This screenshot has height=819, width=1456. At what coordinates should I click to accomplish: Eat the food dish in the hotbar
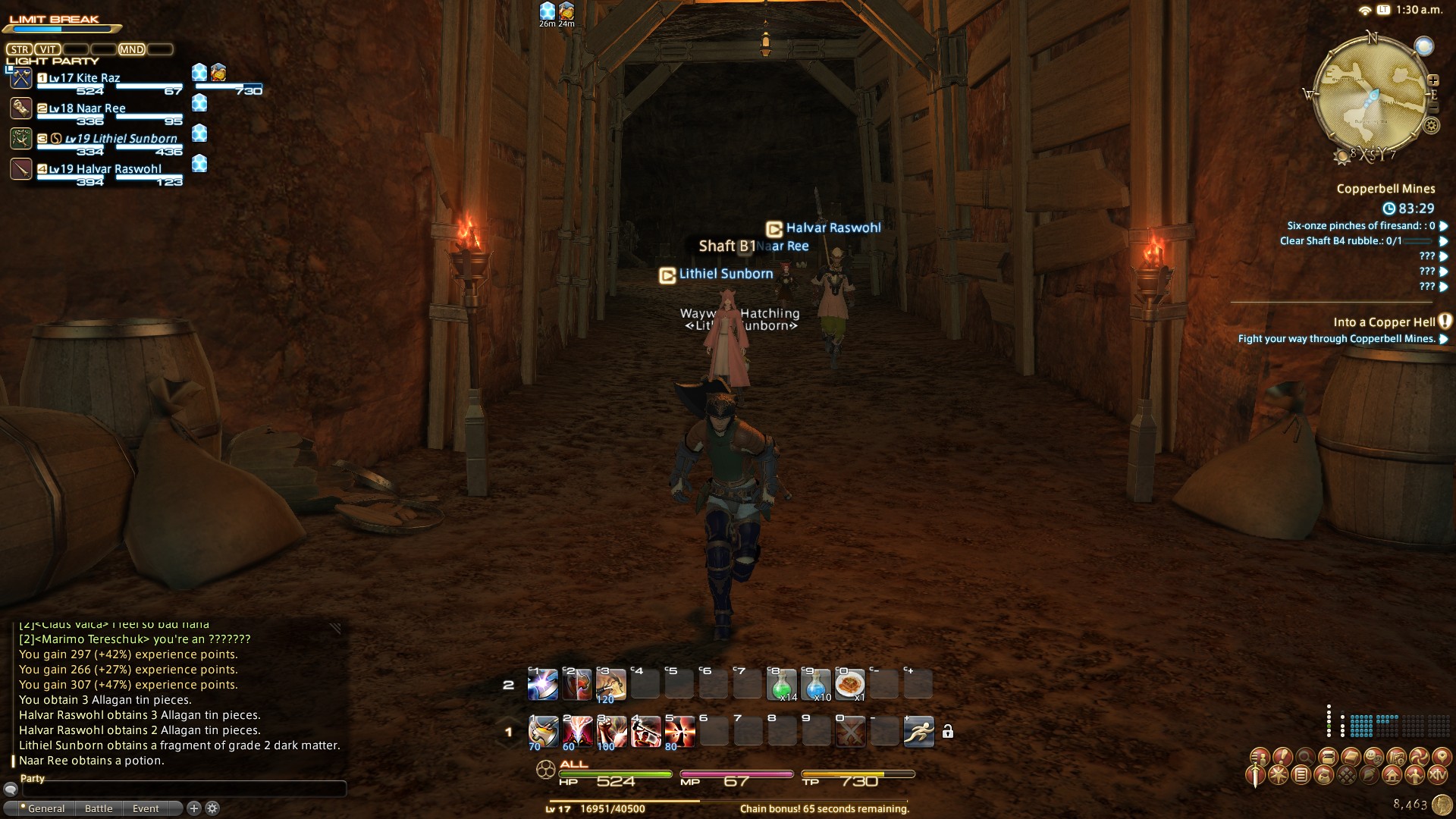click(x=850, y=685)
